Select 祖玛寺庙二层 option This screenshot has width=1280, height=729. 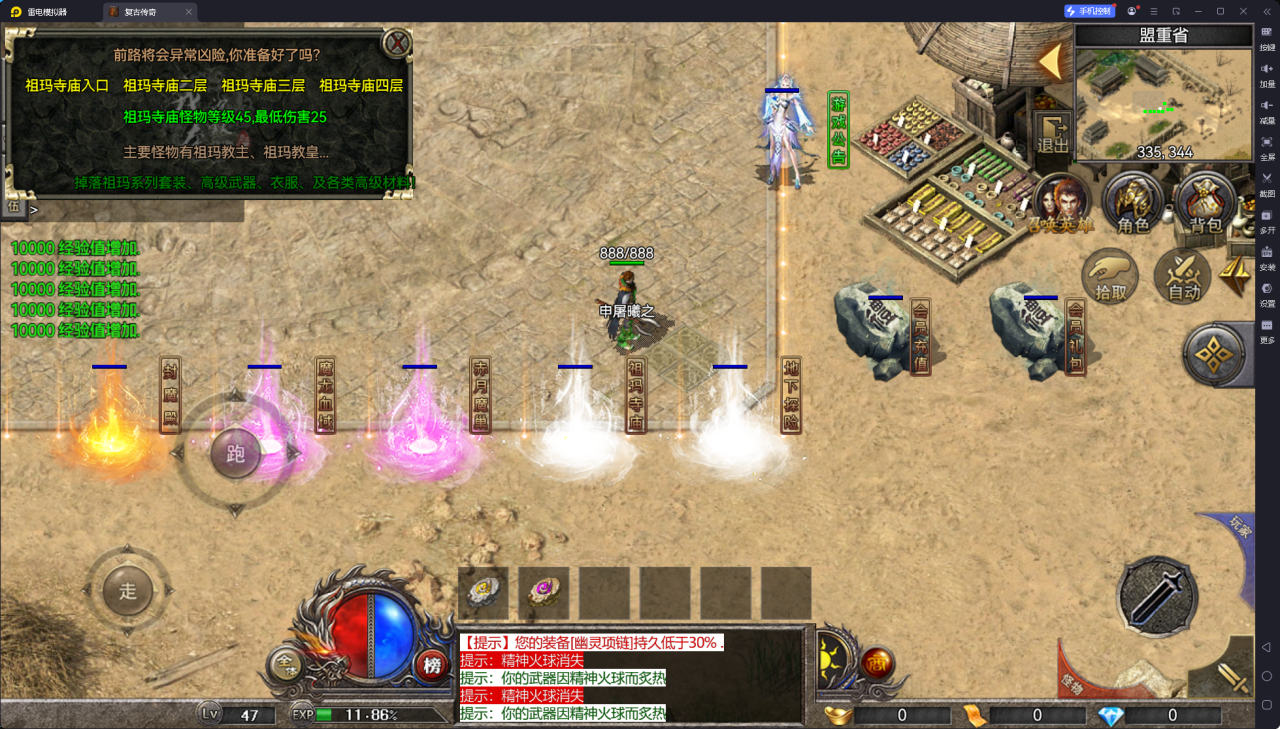[165, 86]
